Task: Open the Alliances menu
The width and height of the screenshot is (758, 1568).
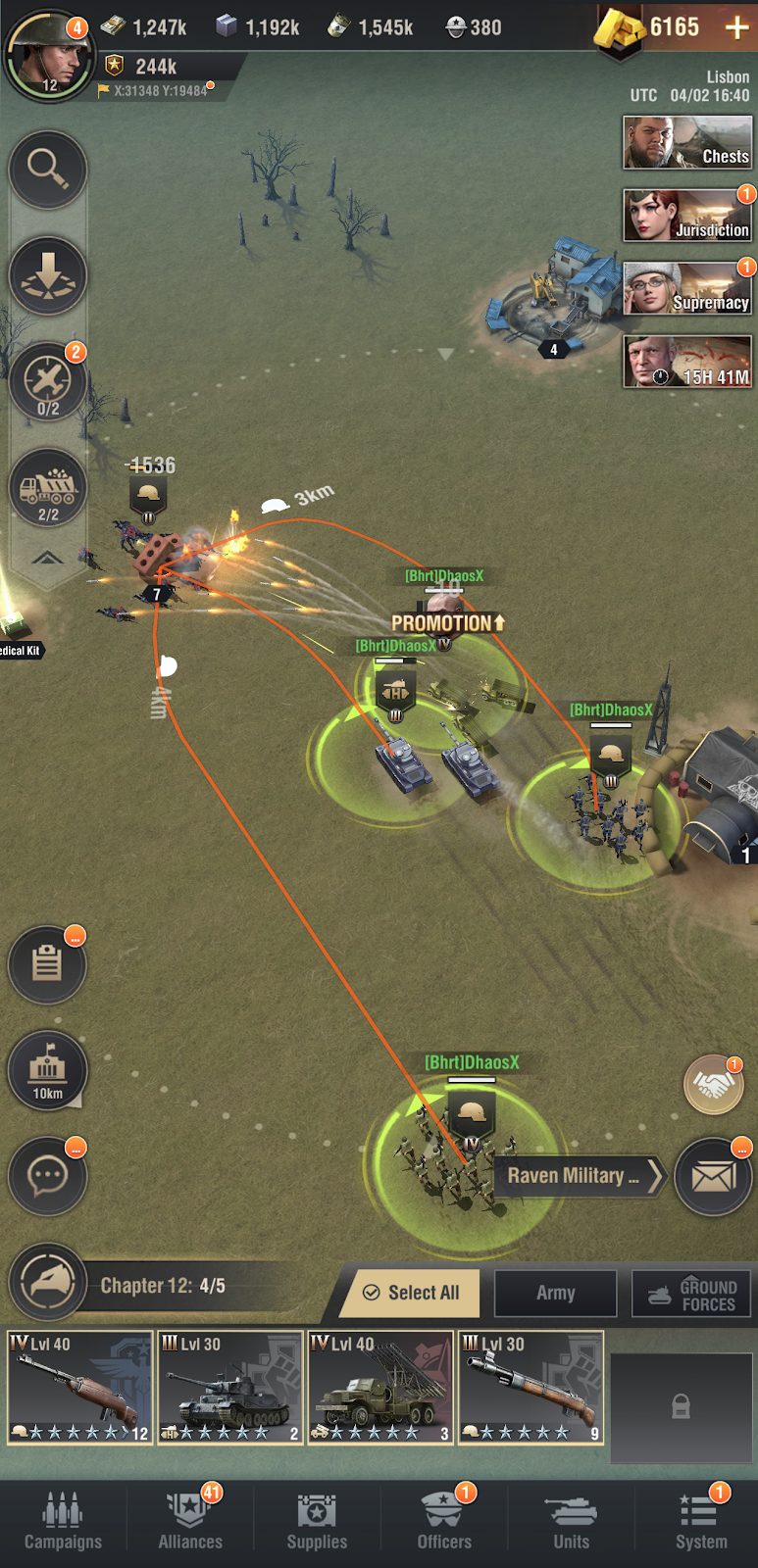Action: [190, 1522]
